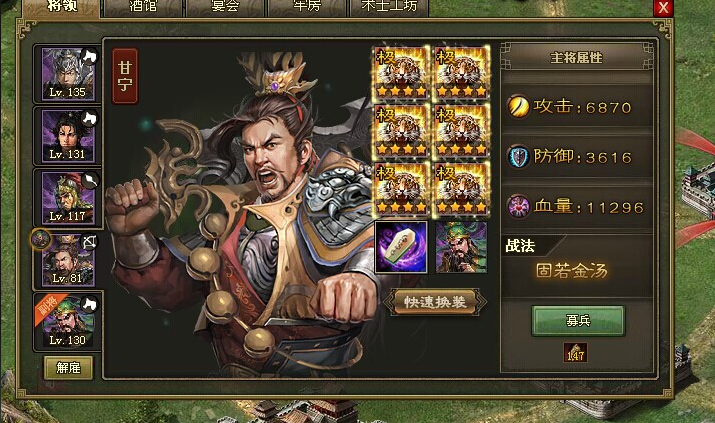This screenshot has height=423, width=715.
Task: Select the green-robed deputy general slot
Action: click(x=461, y=247)
